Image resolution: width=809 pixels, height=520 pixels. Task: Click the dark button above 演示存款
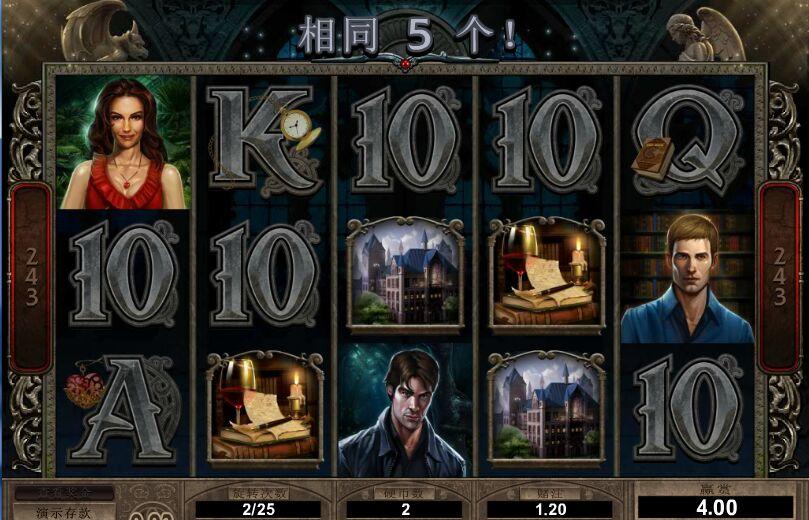(x=62, y=494)
